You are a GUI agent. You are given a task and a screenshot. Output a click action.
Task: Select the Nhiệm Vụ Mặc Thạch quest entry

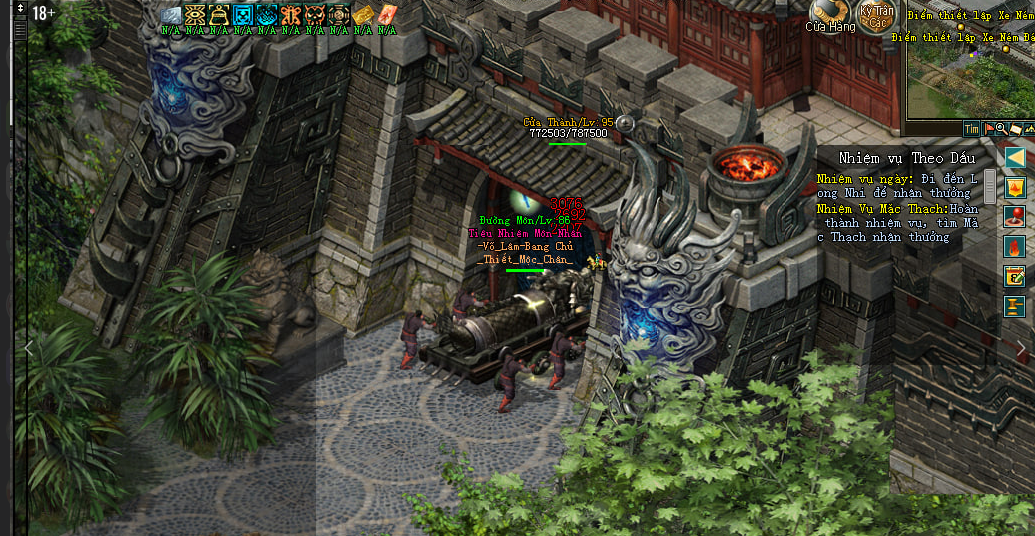[897, 223]
